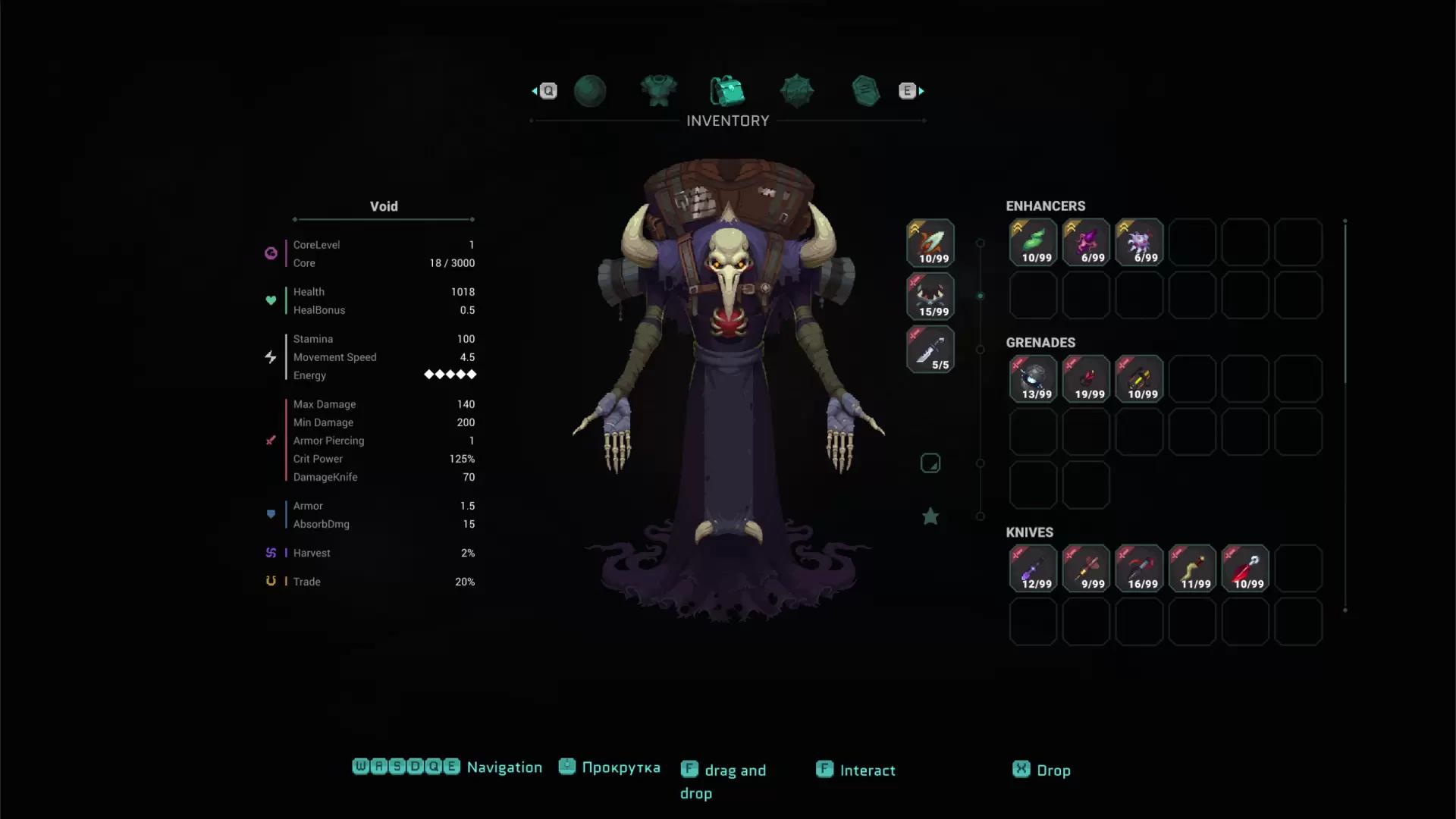The height and width of the screenshot is (819, 1456).
Task: Select equipped enhancer slot showing 10/99
Action: pyautogui.click(x=930, y=243)
